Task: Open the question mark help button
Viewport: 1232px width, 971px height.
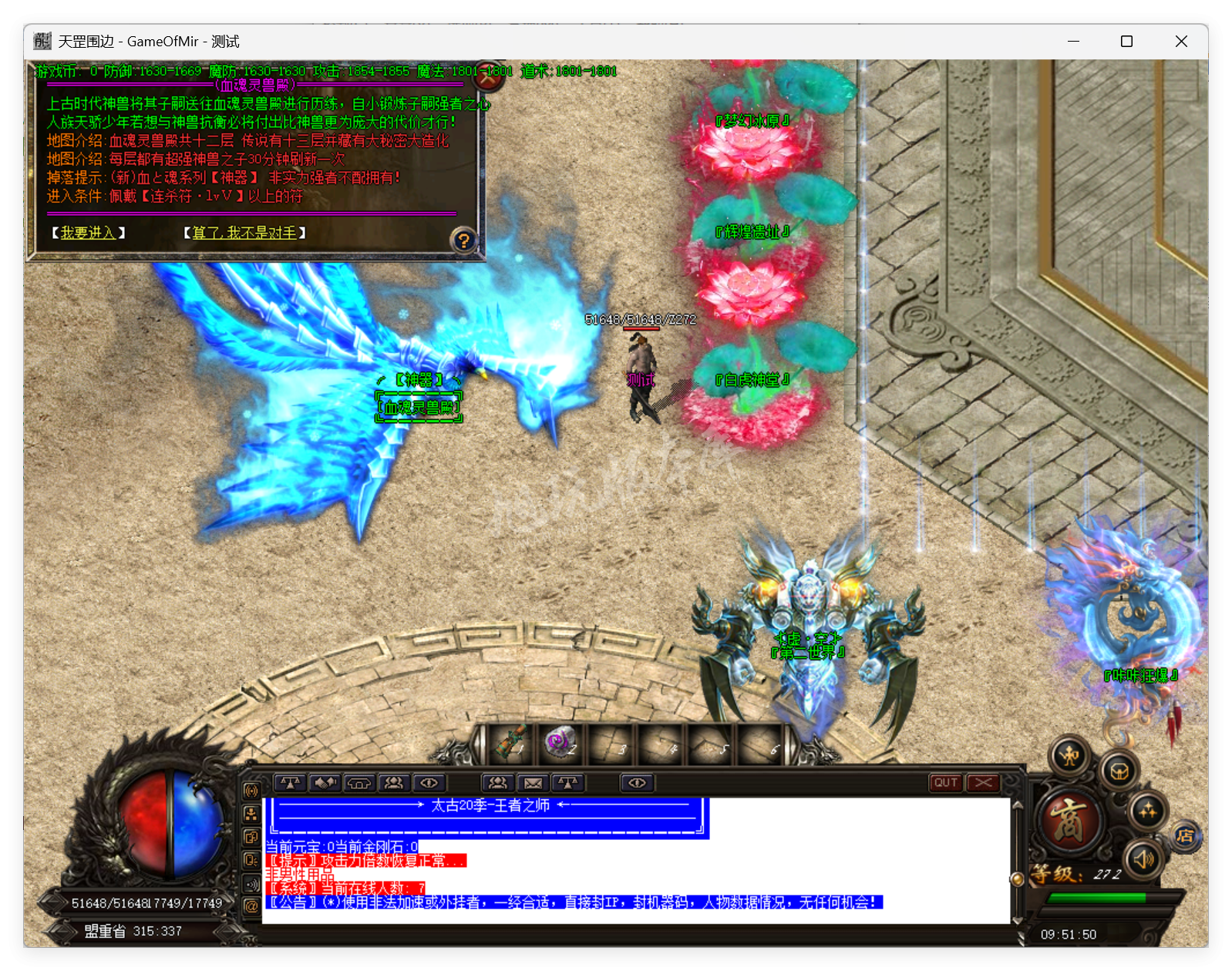Action: point(463,240)
